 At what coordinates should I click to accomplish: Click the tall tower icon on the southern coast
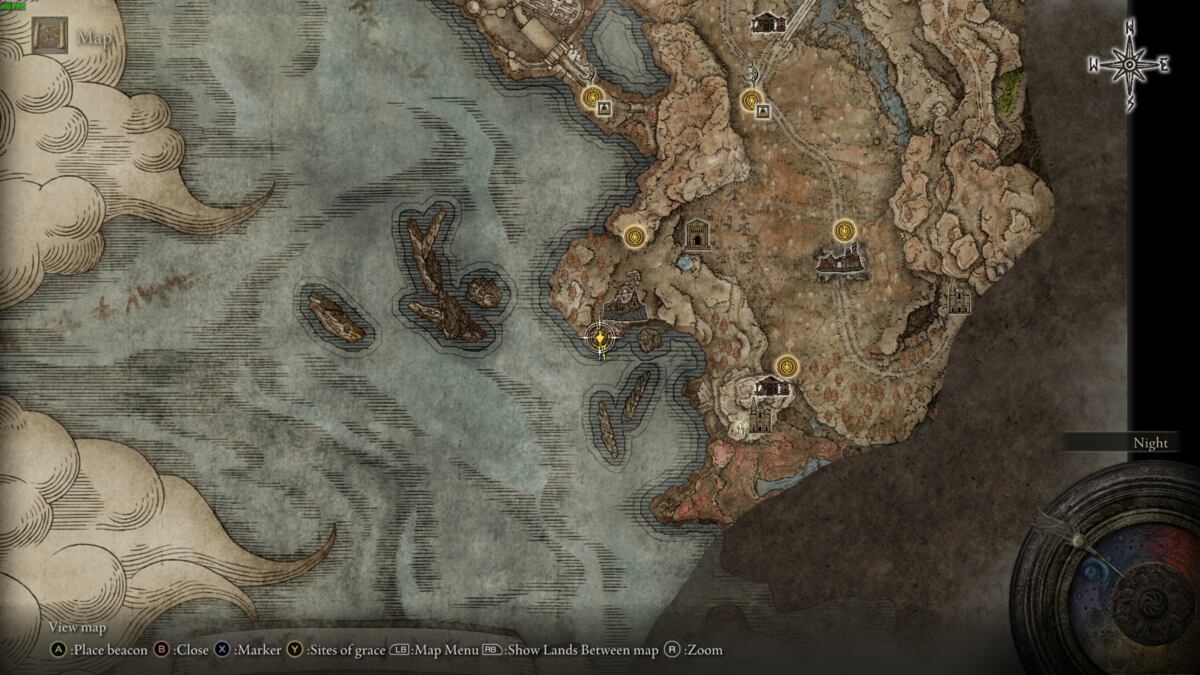point(760,415)
